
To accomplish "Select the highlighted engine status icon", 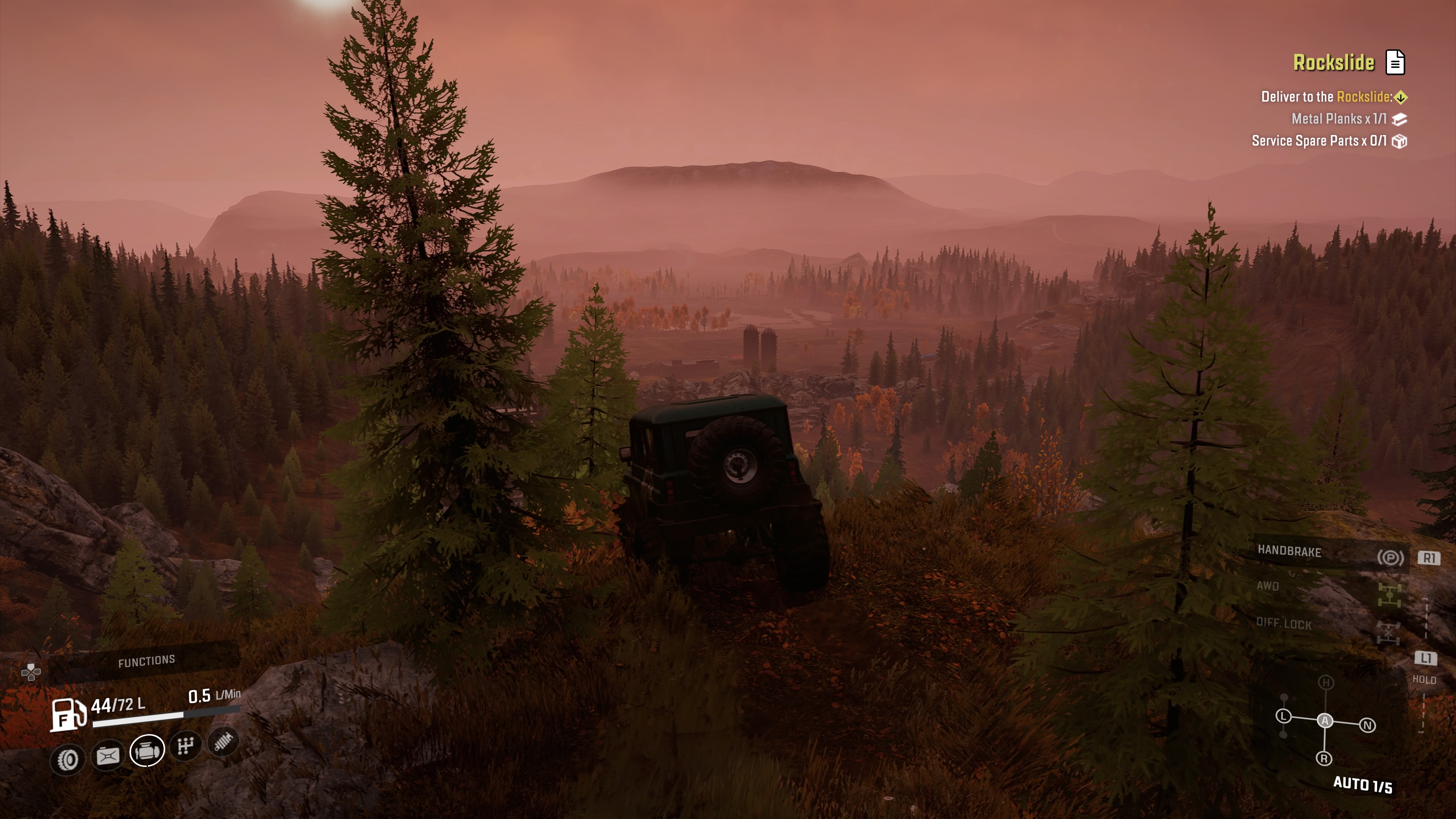I will [x=147, y=751].
